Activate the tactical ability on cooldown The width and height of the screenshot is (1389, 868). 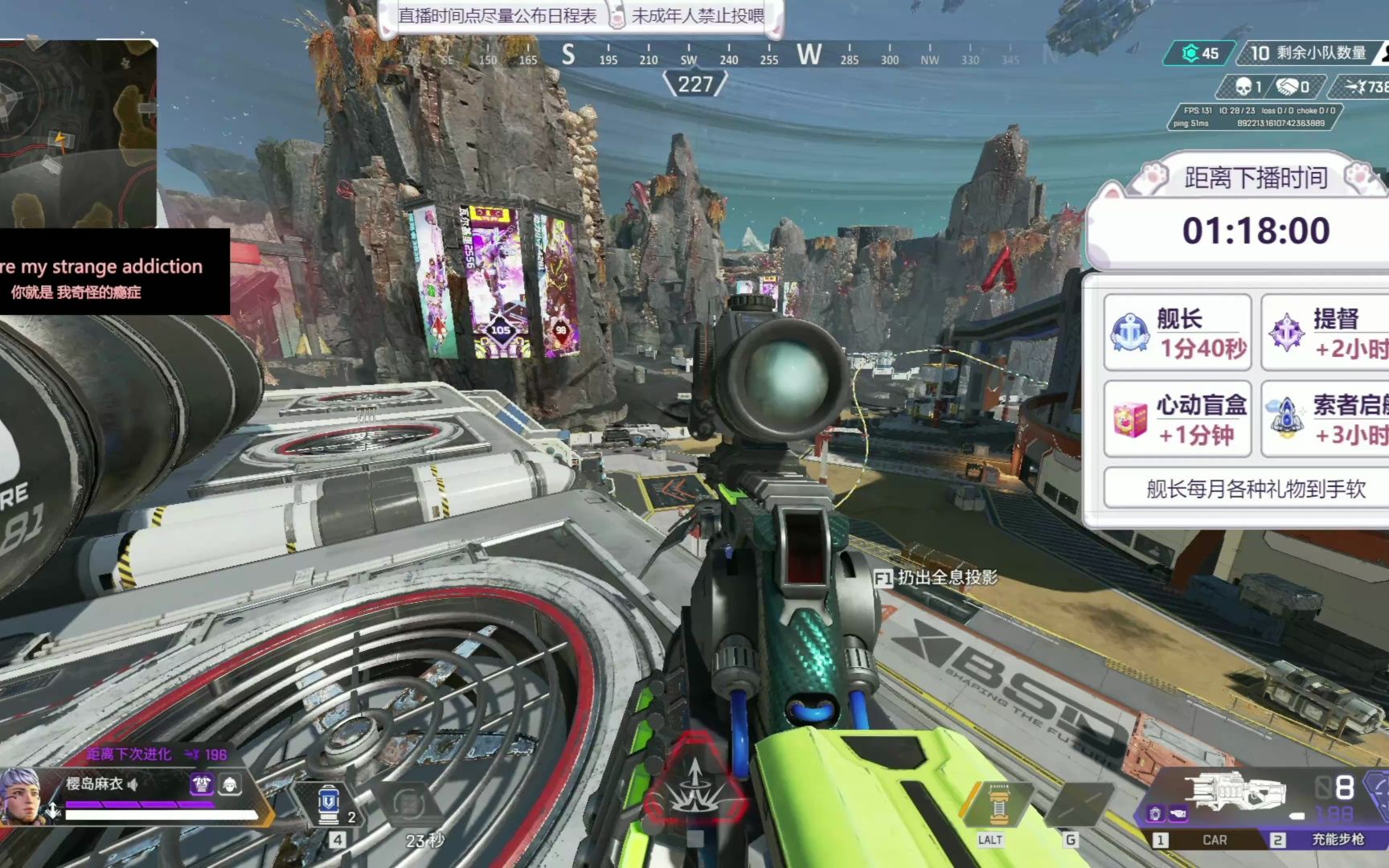pyautogui.click(x=410, y=805)
